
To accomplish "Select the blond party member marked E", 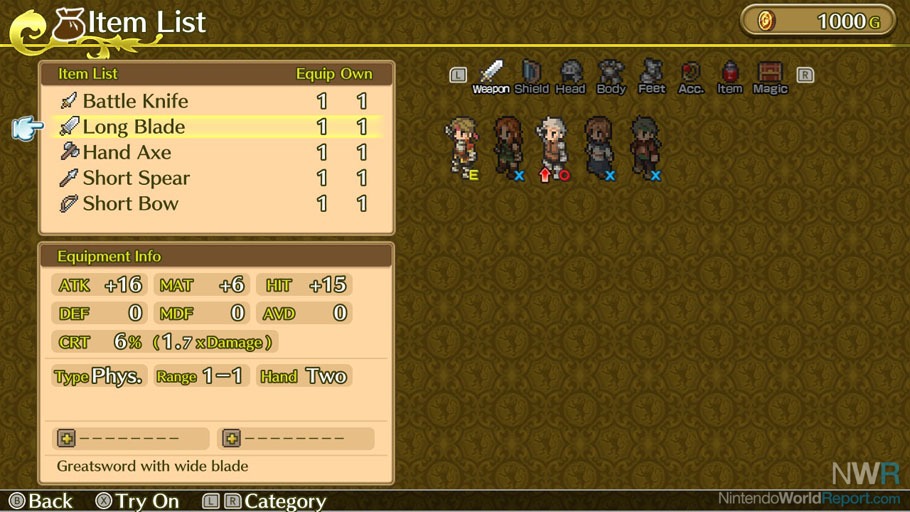I will (x=462, y=148).
